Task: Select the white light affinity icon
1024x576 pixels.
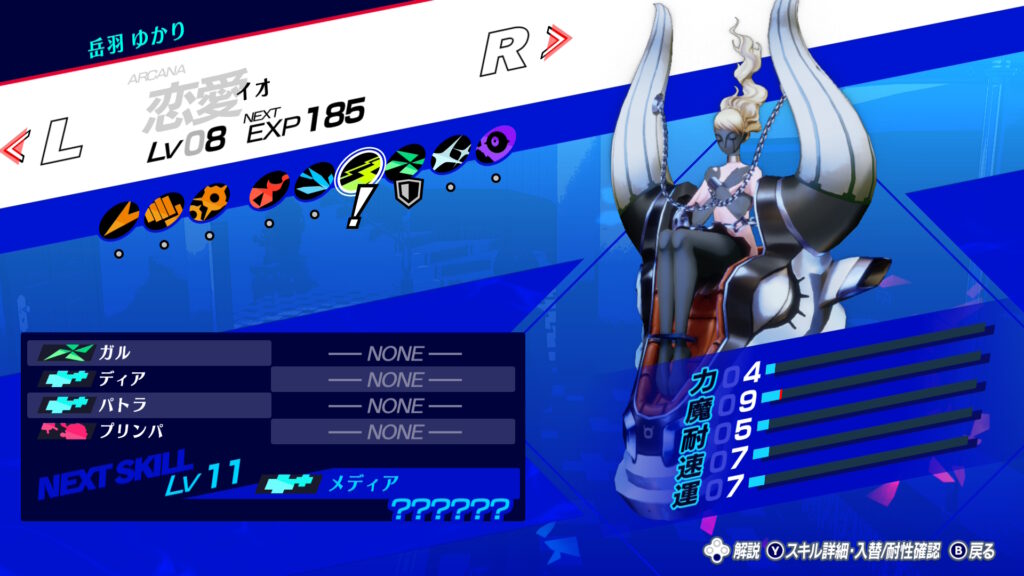Action: coord(451,153)
